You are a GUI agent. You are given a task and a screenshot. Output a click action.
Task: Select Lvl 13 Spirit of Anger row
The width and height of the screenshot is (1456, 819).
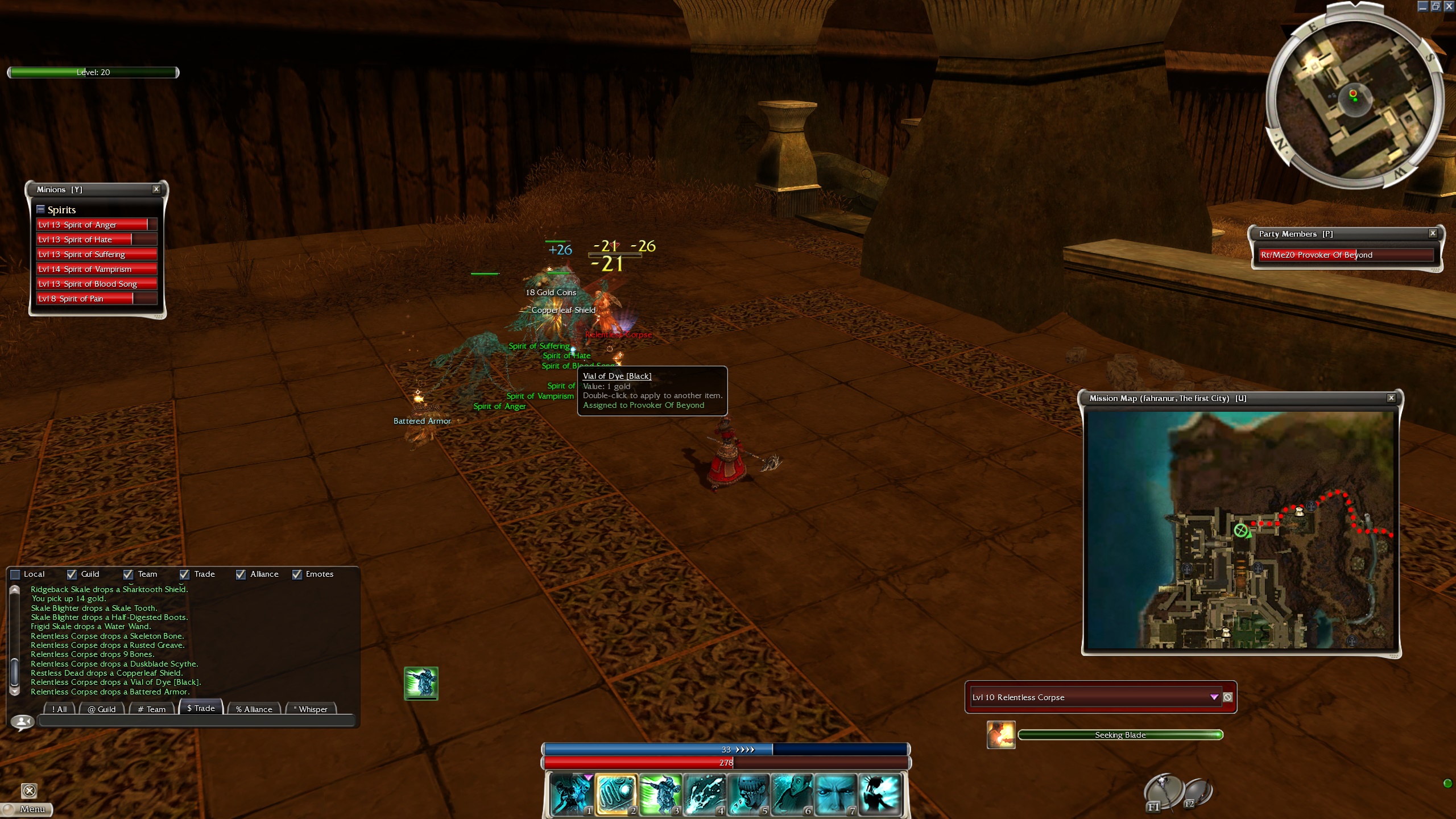96,225
